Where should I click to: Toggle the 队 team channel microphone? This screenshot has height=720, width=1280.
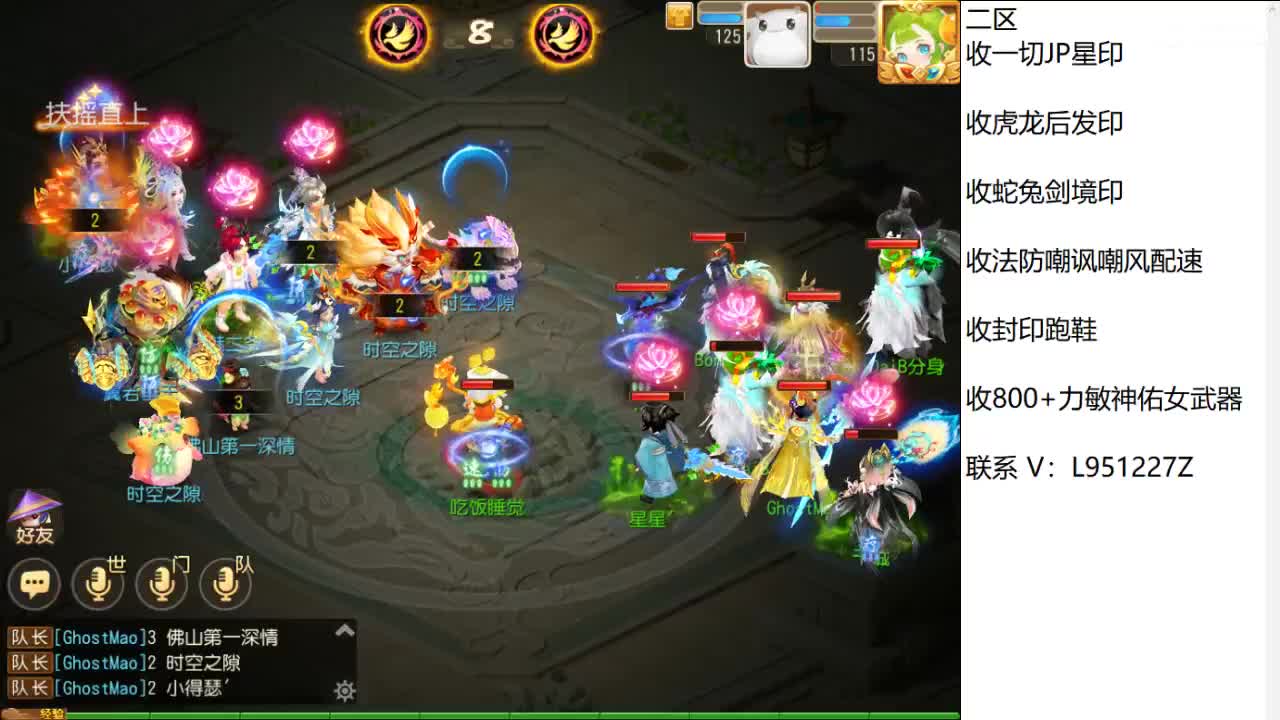225,583
